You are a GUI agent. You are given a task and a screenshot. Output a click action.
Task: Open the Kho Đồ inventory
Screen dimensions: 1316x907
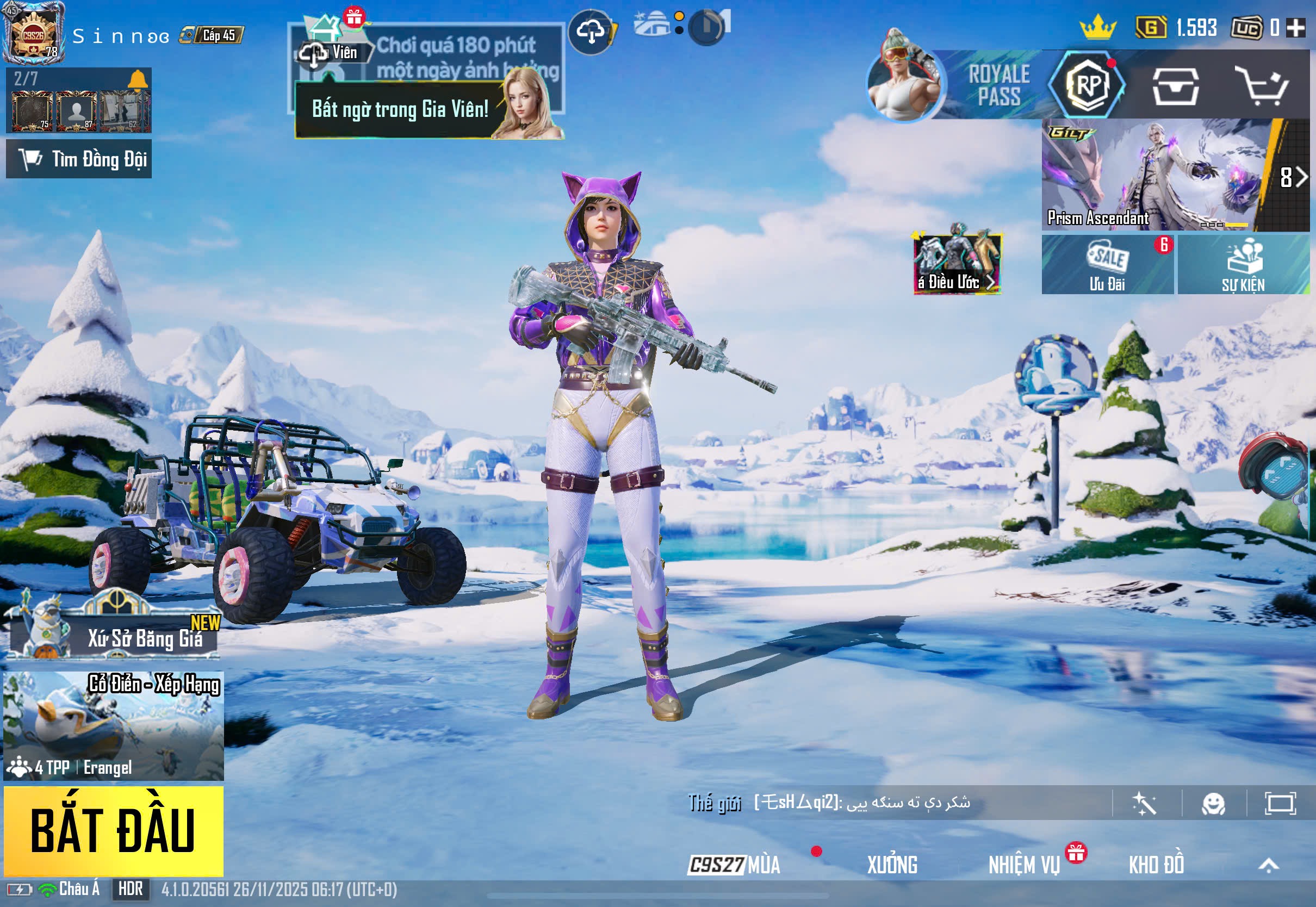1156,865
